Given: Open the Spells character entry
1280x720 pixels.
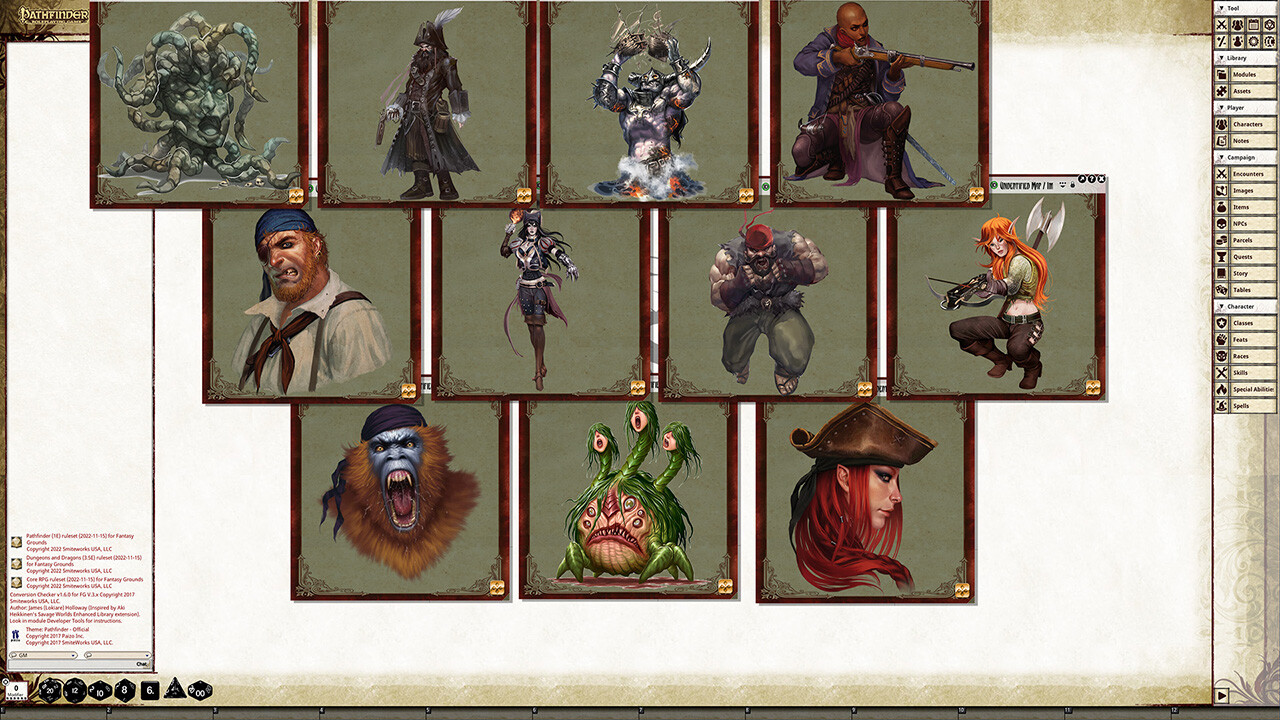Looking at the screenshot, I should (1250, 406).
